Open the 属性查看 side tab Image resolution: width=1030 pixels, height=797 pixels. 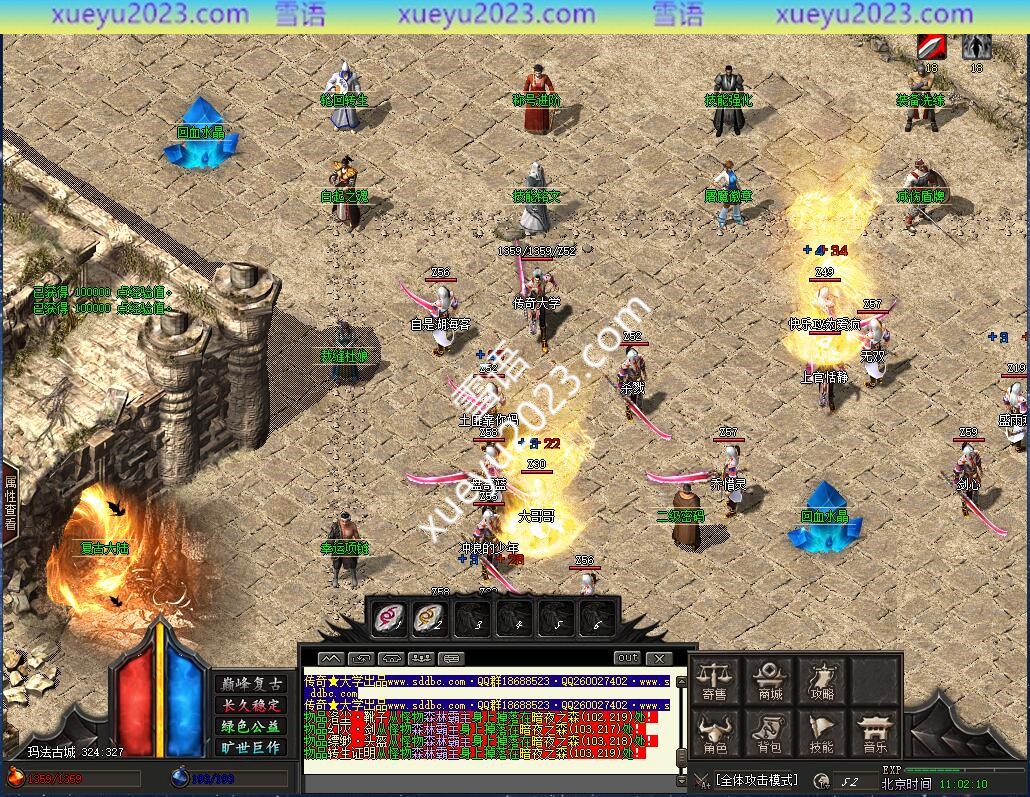pyautogui.click(x=10, y=503)
